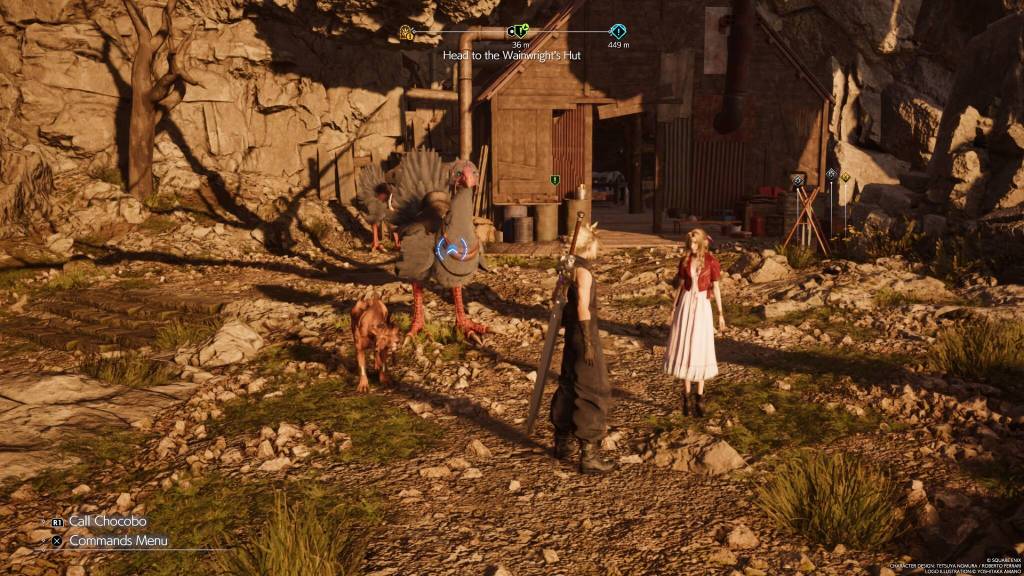Choose the Call Chocobo command label

pyautogui.click(x=107, y=521)
